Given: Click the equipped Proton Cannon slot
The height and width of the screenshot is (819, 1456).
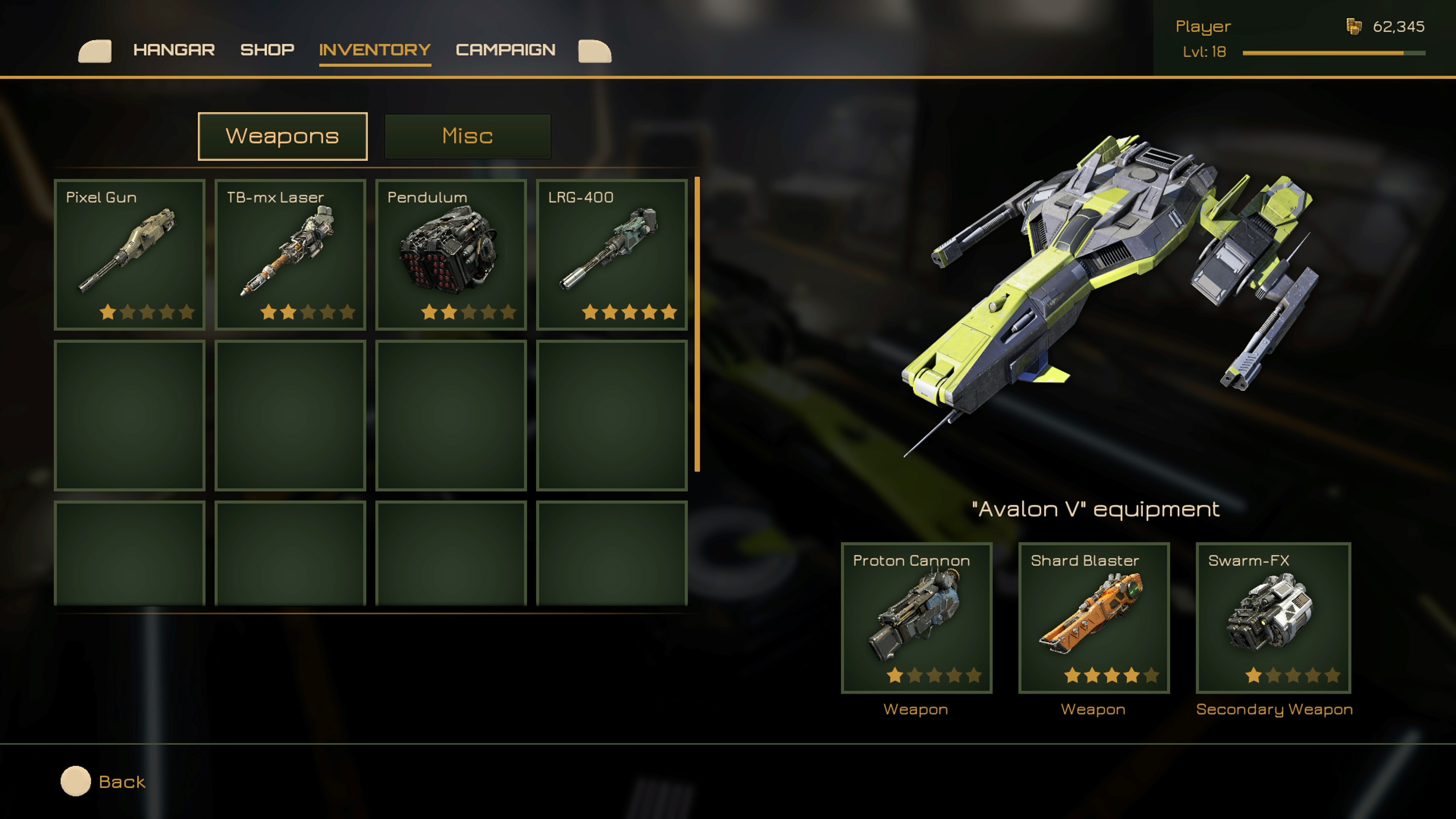Looking at the screenshot, I should point(916,618).
